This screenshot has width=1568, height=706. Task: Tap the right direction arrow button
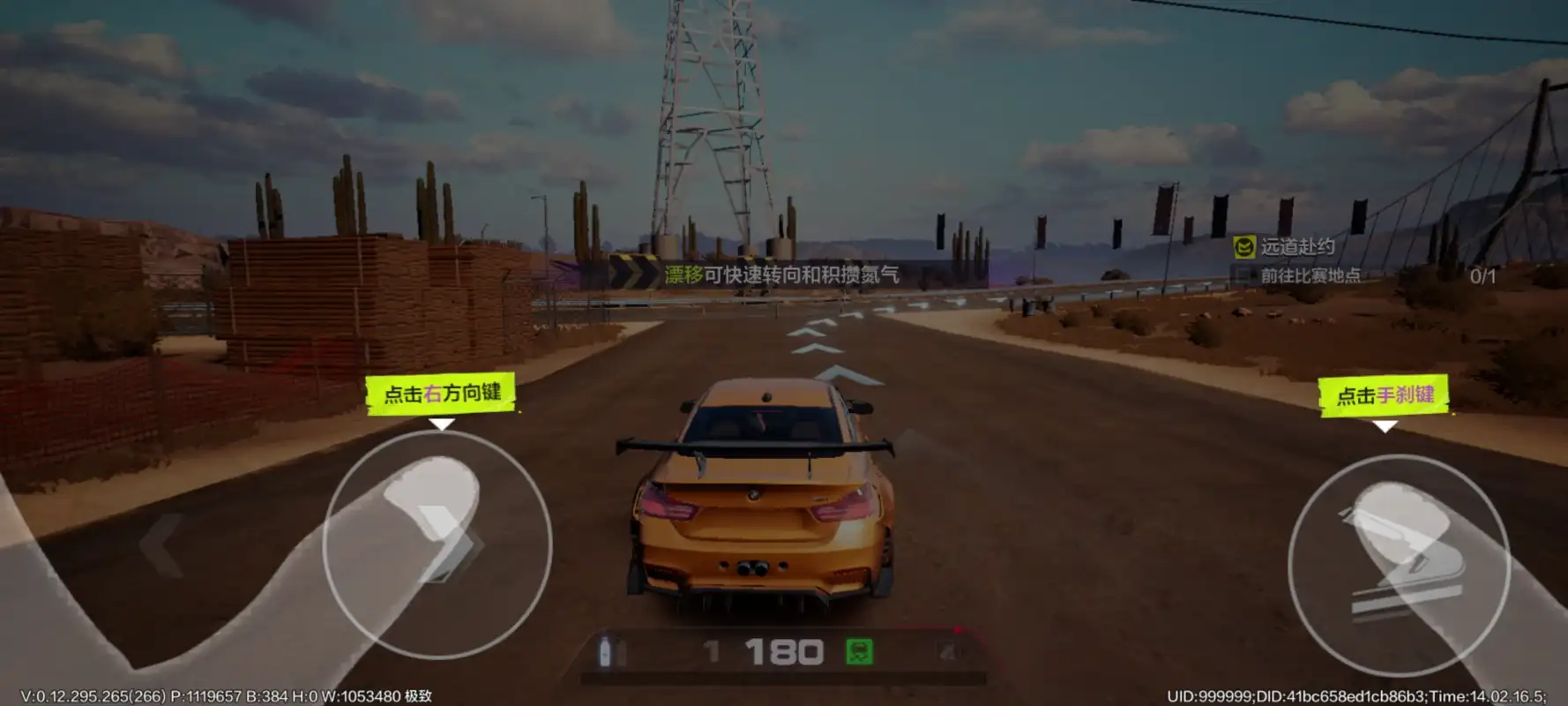pos(438,544)
